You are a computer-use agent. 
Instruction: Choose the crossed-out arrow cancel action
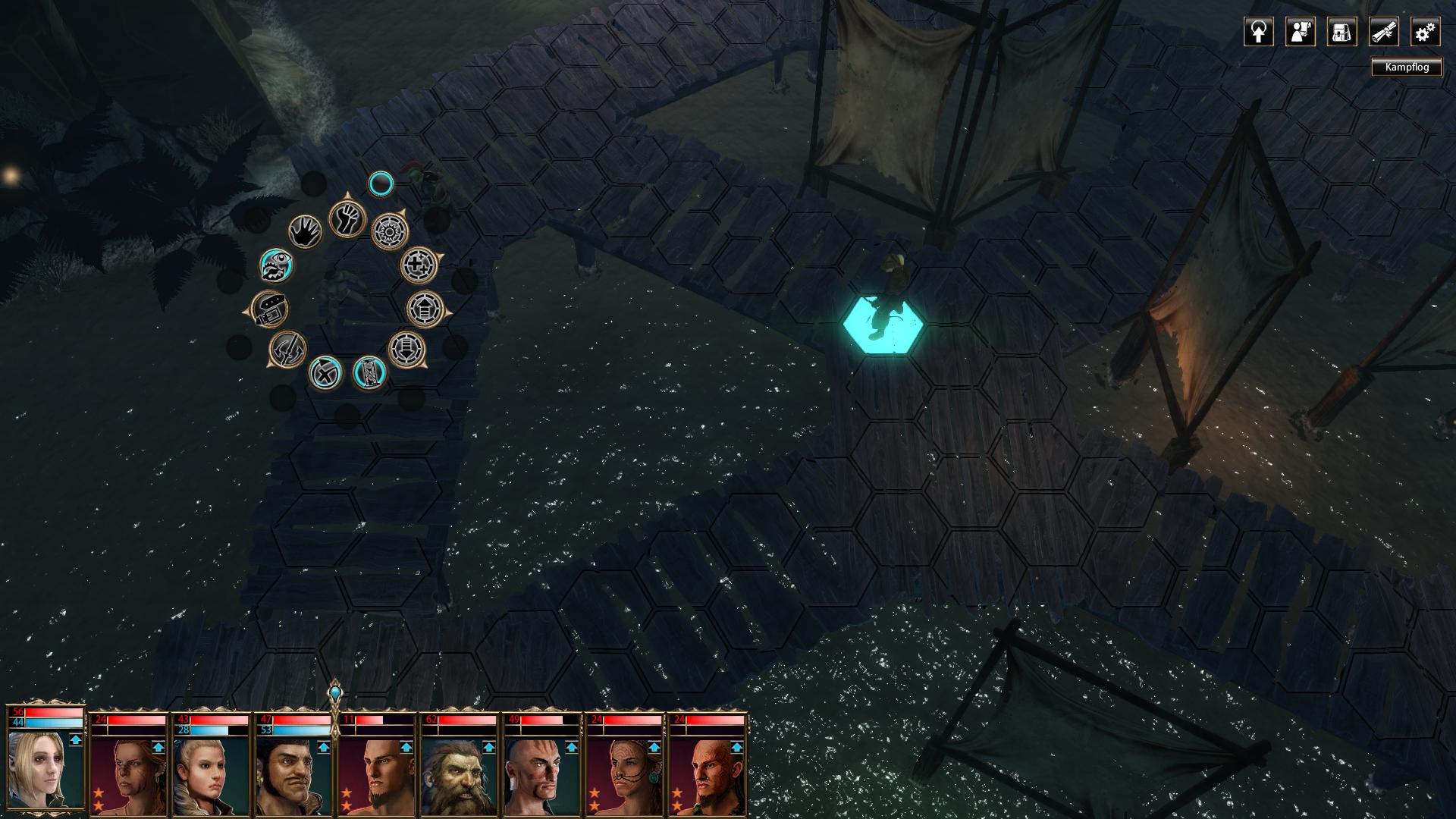click(325, 374)
